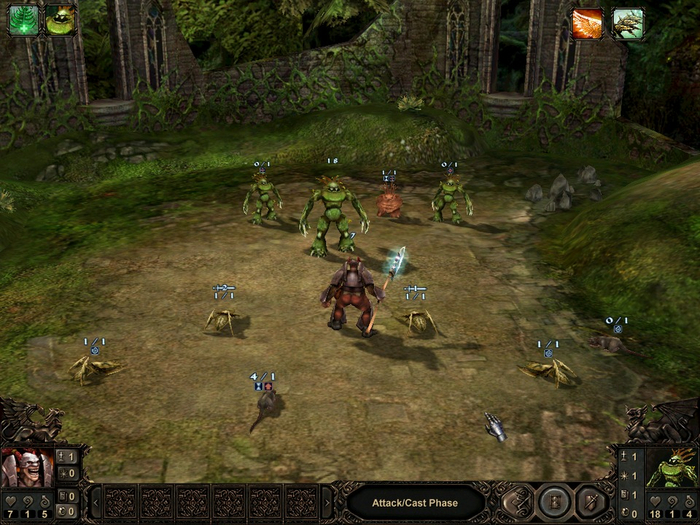Select the green creature portrait
The image size is (700, 525).
click(671, 467)
